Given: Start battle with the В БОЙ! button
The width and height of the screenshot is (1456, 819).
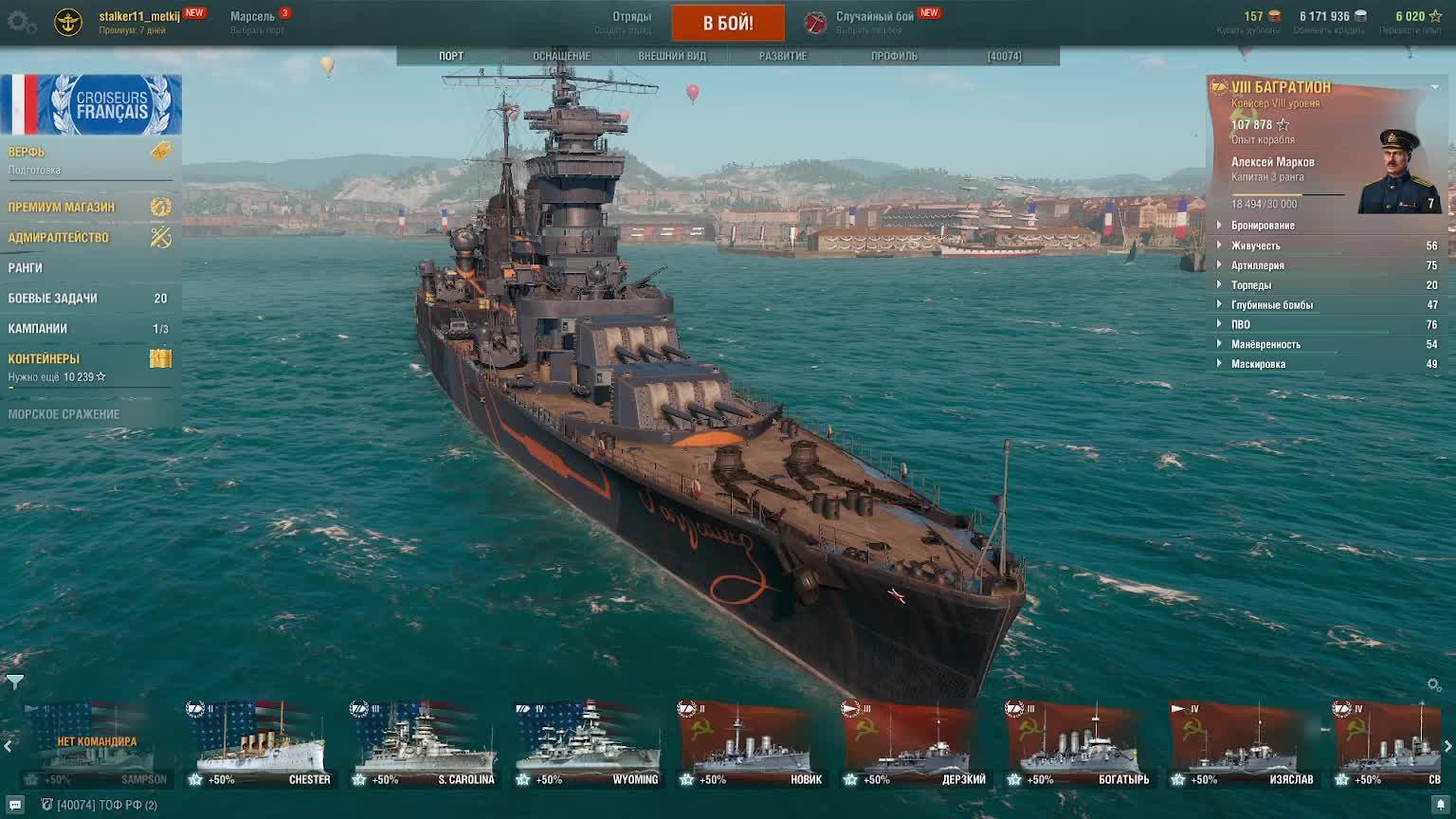Looking at the screenshot, I should 728,23.
